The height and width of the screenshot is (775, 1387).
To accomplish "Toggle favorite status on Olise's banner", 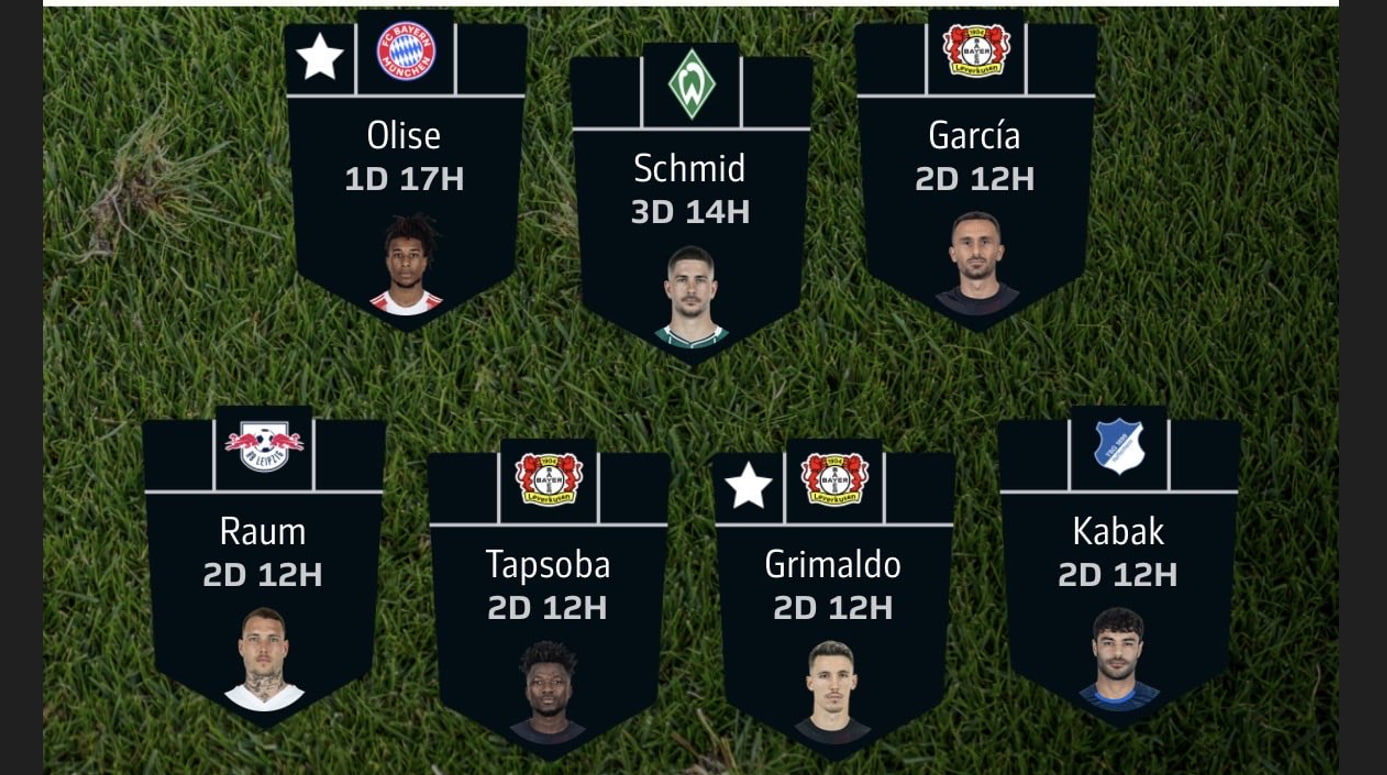I will click(319, 56).
